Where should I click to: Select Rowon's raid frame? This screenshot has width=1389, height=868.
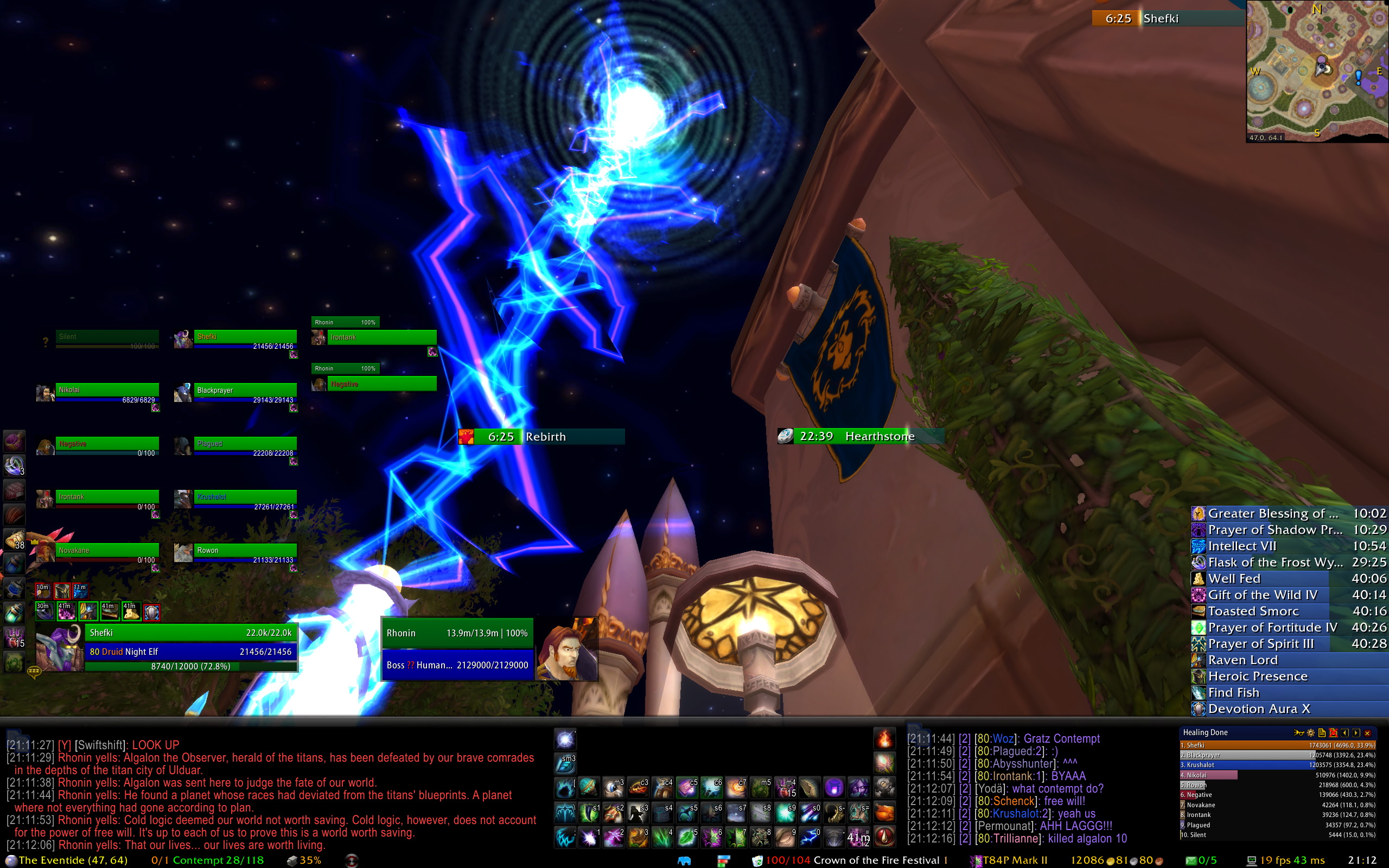tap(245, 551)
